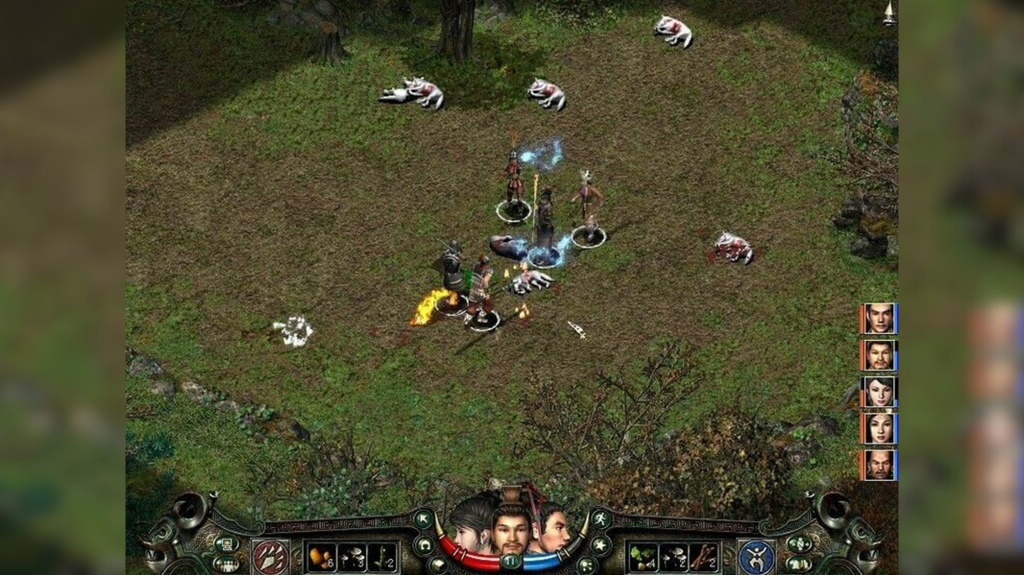Activate the blue figure skill icon
Viewport: 1024px width, 575px height.
(756, 556)
